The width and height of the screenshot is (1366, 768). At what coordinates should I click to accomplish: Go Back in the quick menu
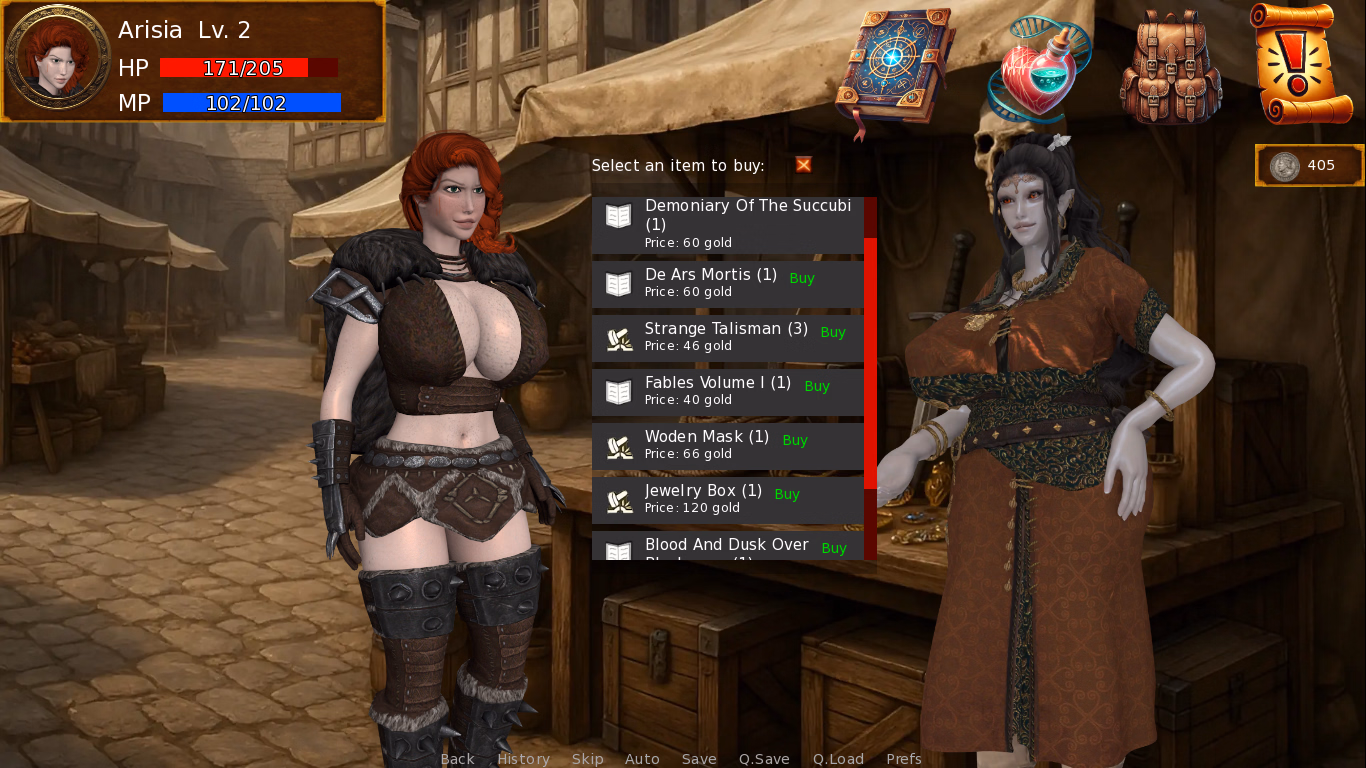[457, 759]
